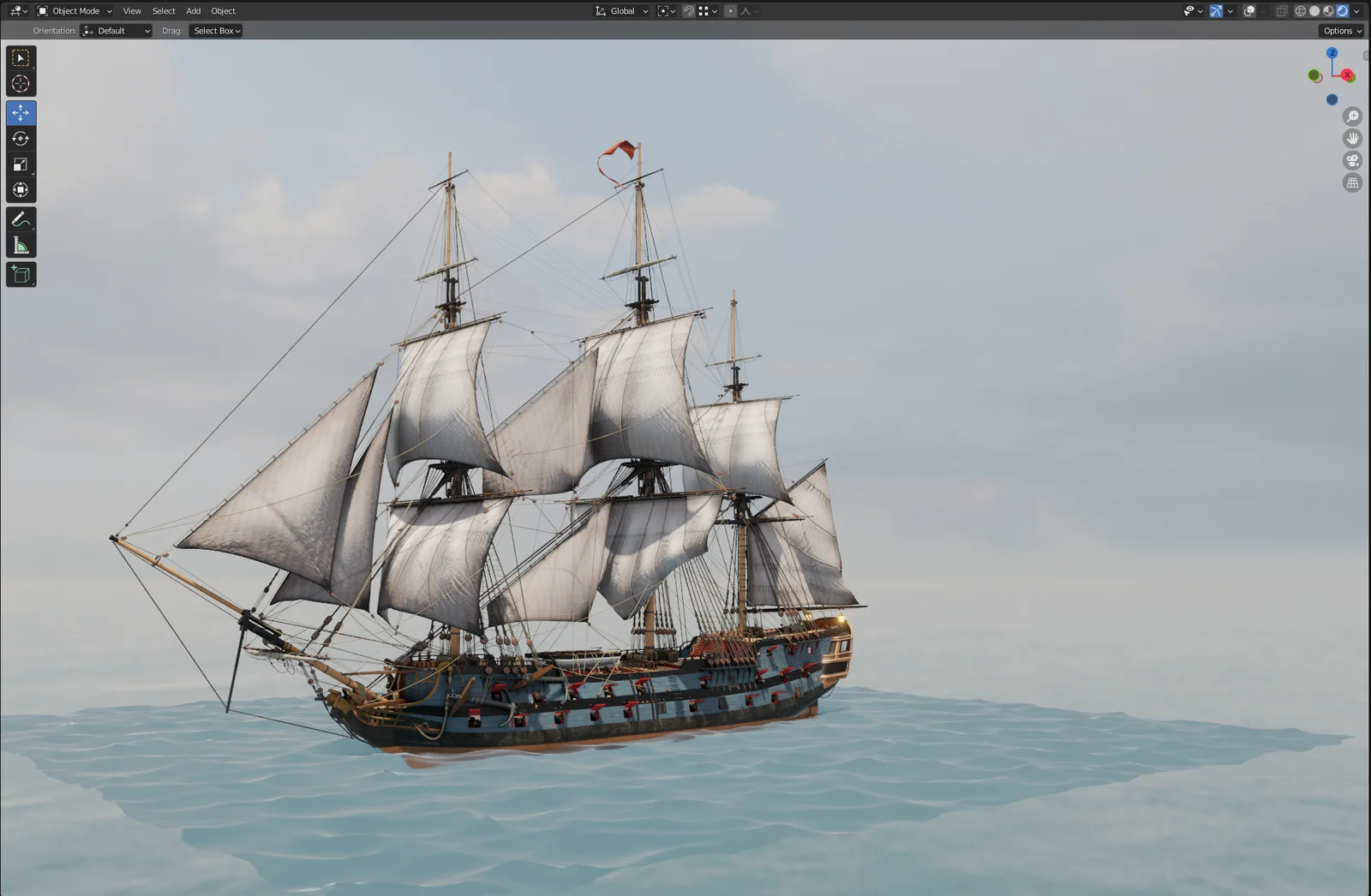
Task: Click the blue Z axis on the navigation gizmo
Action: pyautogui.click(x=1332, y=53)
